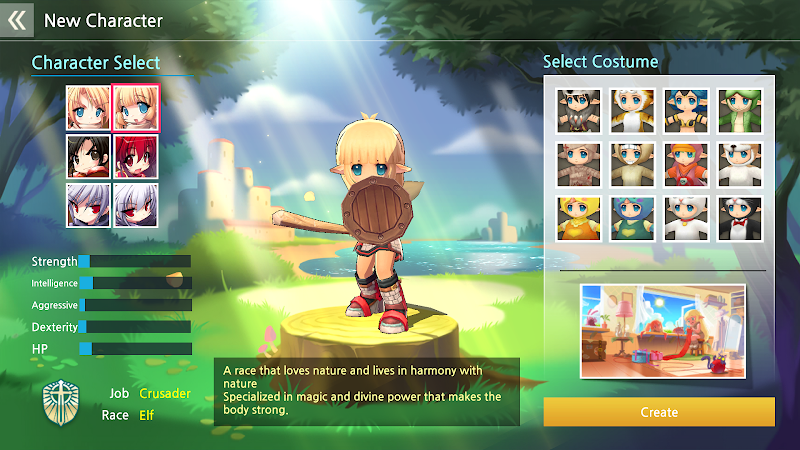This screenshot has height=450, width=800.
Task: Select the blonde boy character portrait
Action: click(x=88, y=107)
